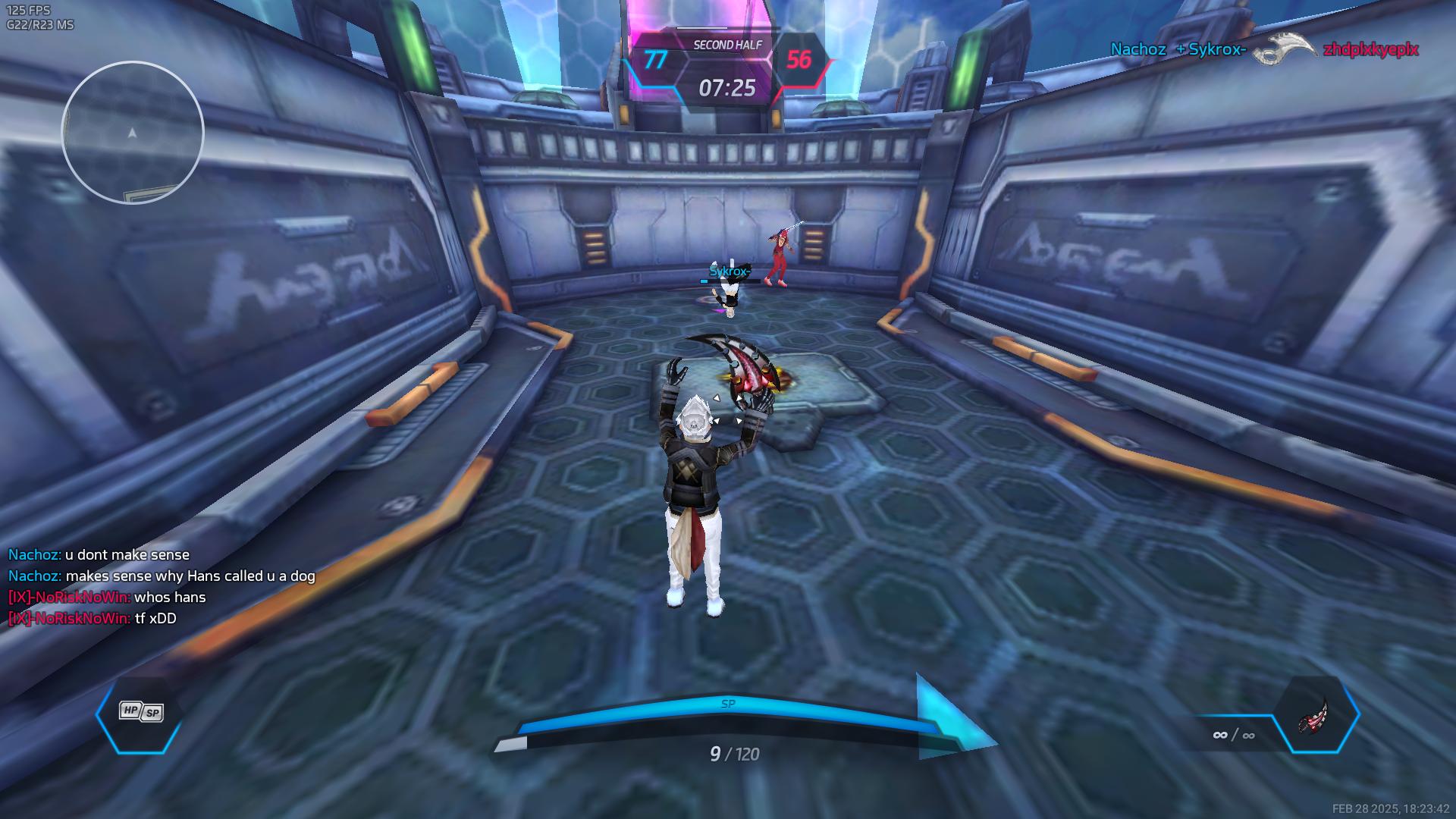
Task: Open the chat log messages
Action: pyautogui.click(x=162, y=586)
